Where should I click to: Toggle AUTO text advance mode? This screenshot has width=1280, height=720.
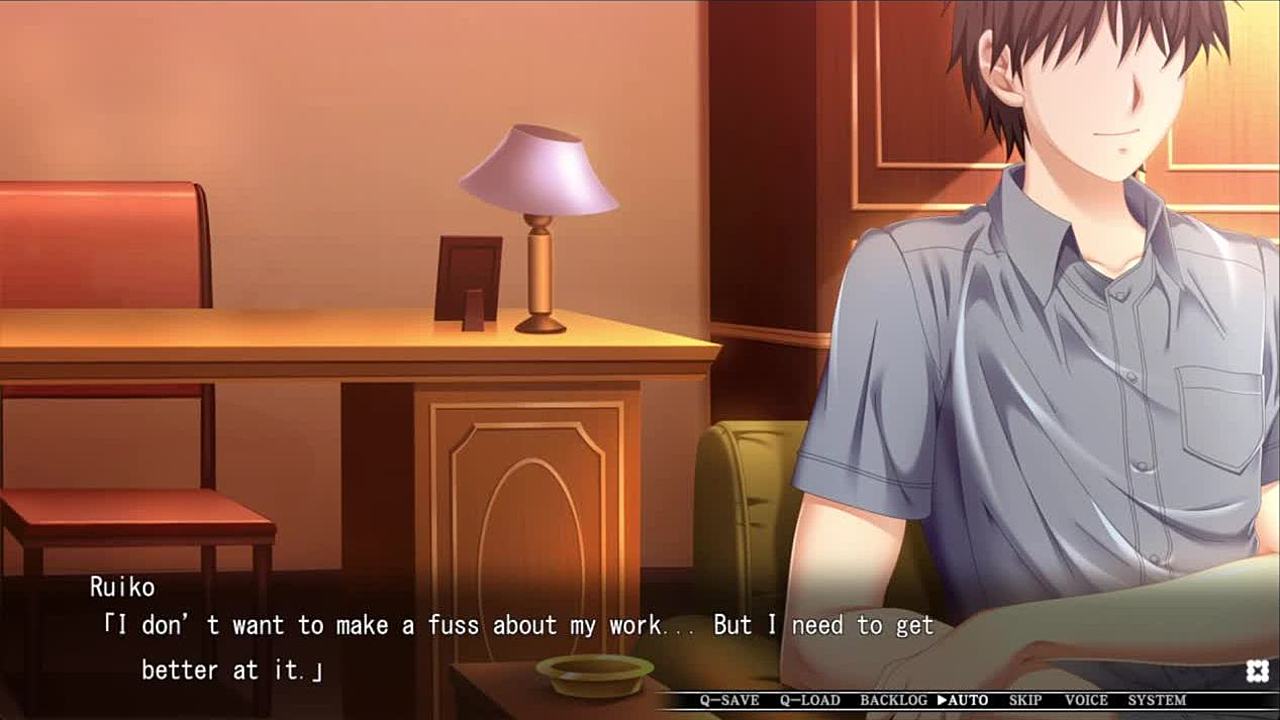pyautogui.click(x=963, y=701)
